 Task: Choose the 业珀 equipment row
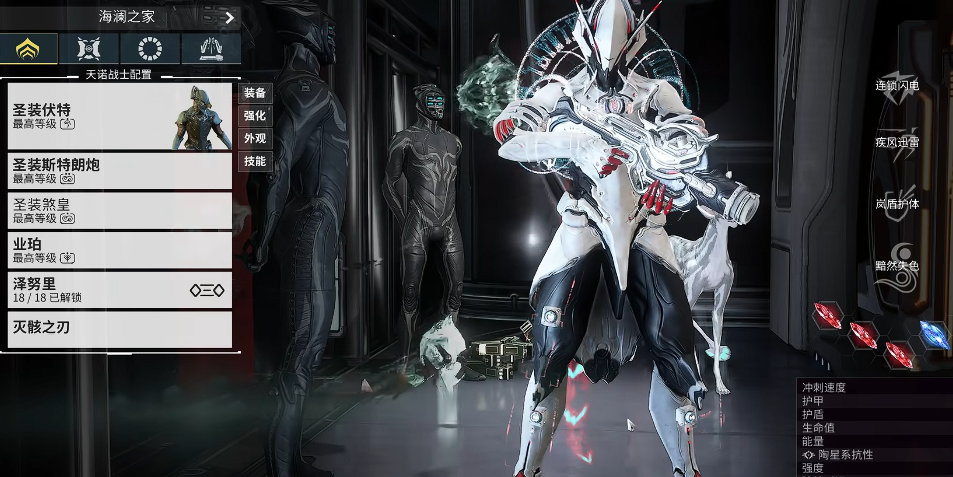pyautogui.click(x=120, y=250)
